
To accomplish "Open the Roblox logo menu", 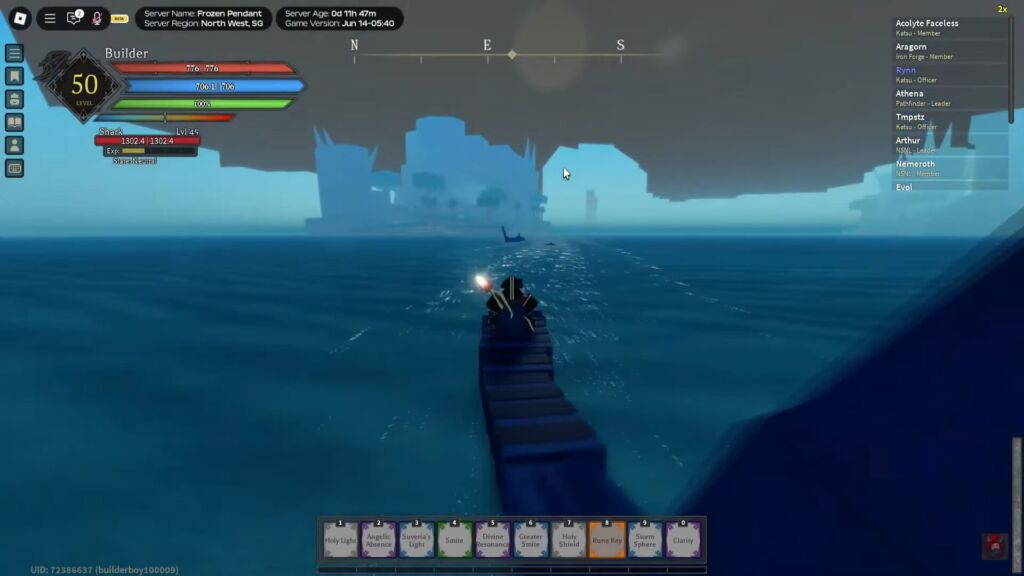I will click(x=19, y=18).
